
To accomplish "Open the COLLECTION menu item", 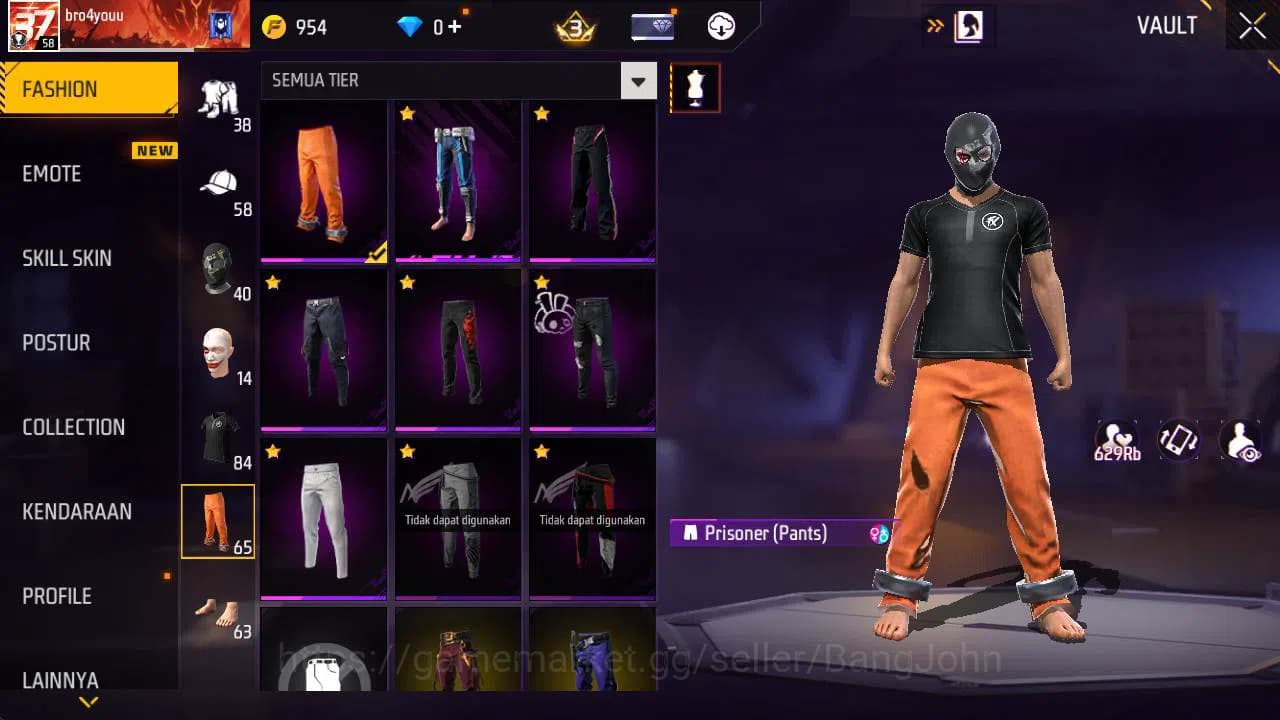I will 73,427.
